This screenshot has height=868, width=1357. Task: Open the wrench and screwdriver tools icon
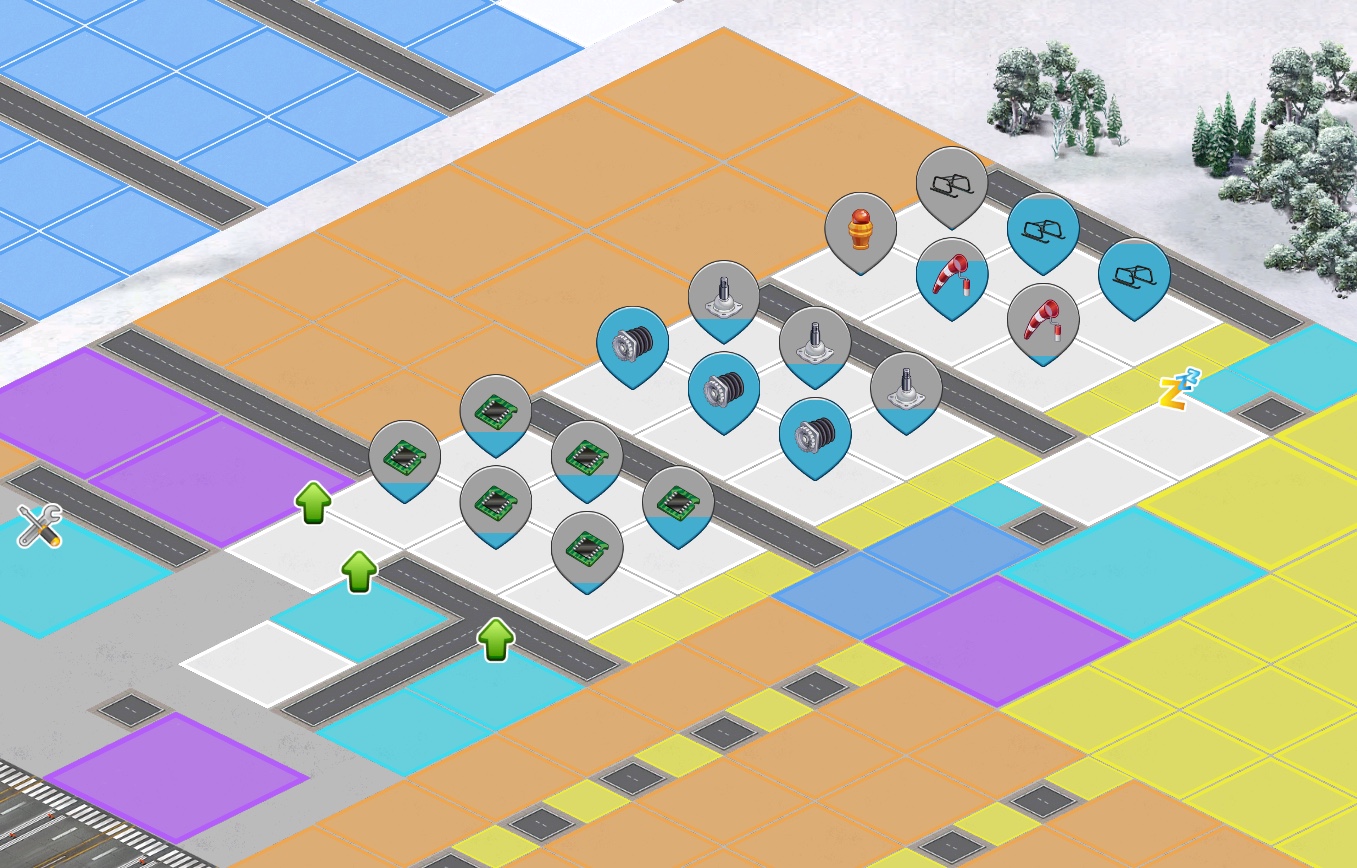click(x=40, y=525)
